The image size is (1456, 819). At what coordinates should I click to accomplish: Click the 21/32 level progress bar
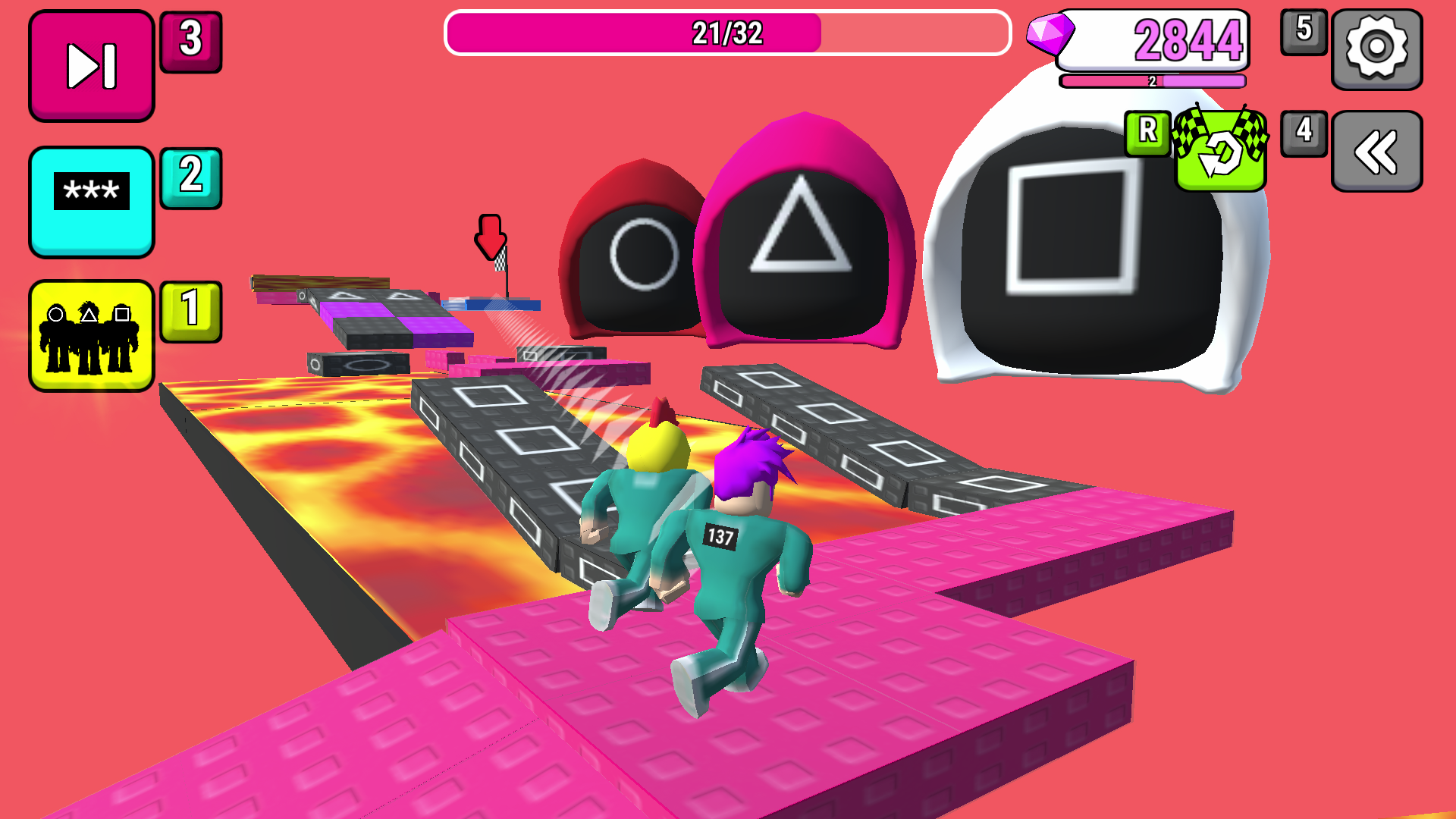click(x=726, y=32)
